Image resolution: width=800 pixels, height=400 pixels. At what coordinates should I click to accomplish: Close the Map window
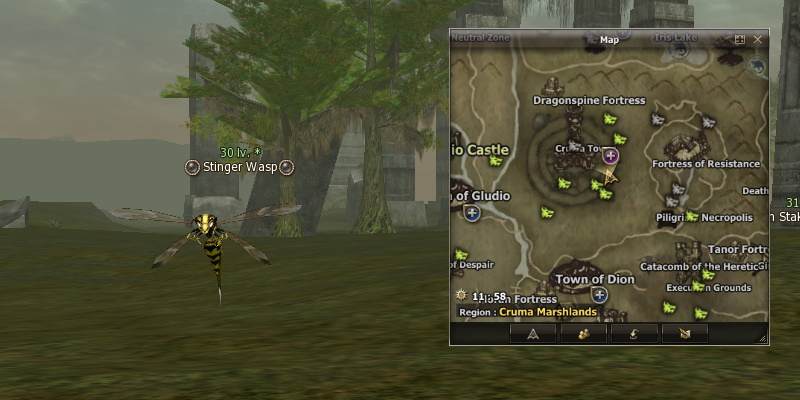(757, 40)
